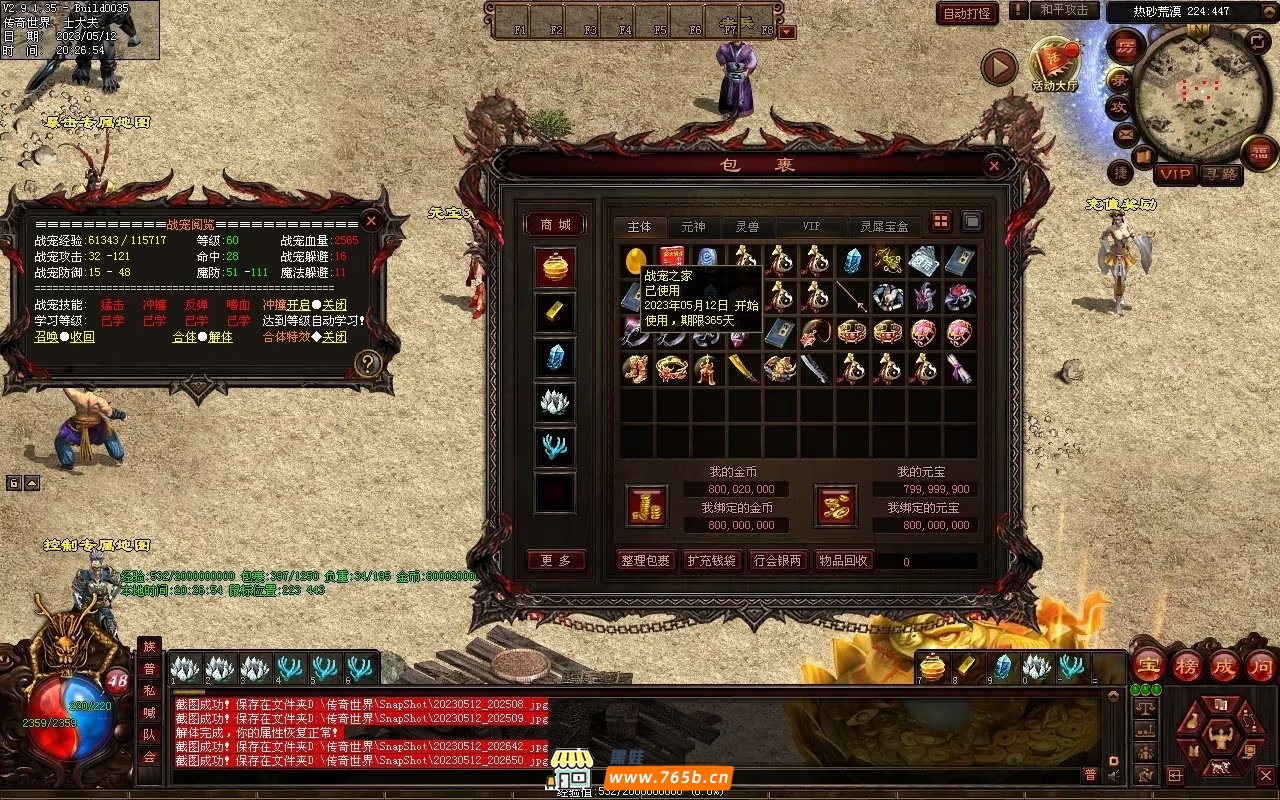Close the 战宠阅览 pet panel
1280x800 pixels.
pos(371,221)
